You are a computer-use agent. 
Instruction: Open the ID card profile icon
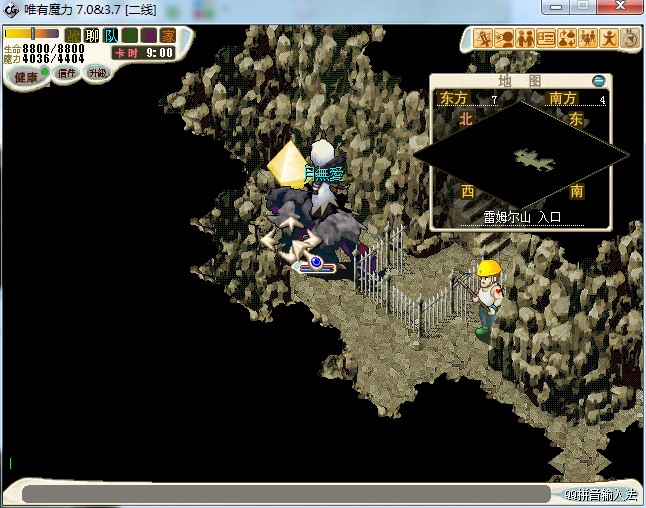546,39
